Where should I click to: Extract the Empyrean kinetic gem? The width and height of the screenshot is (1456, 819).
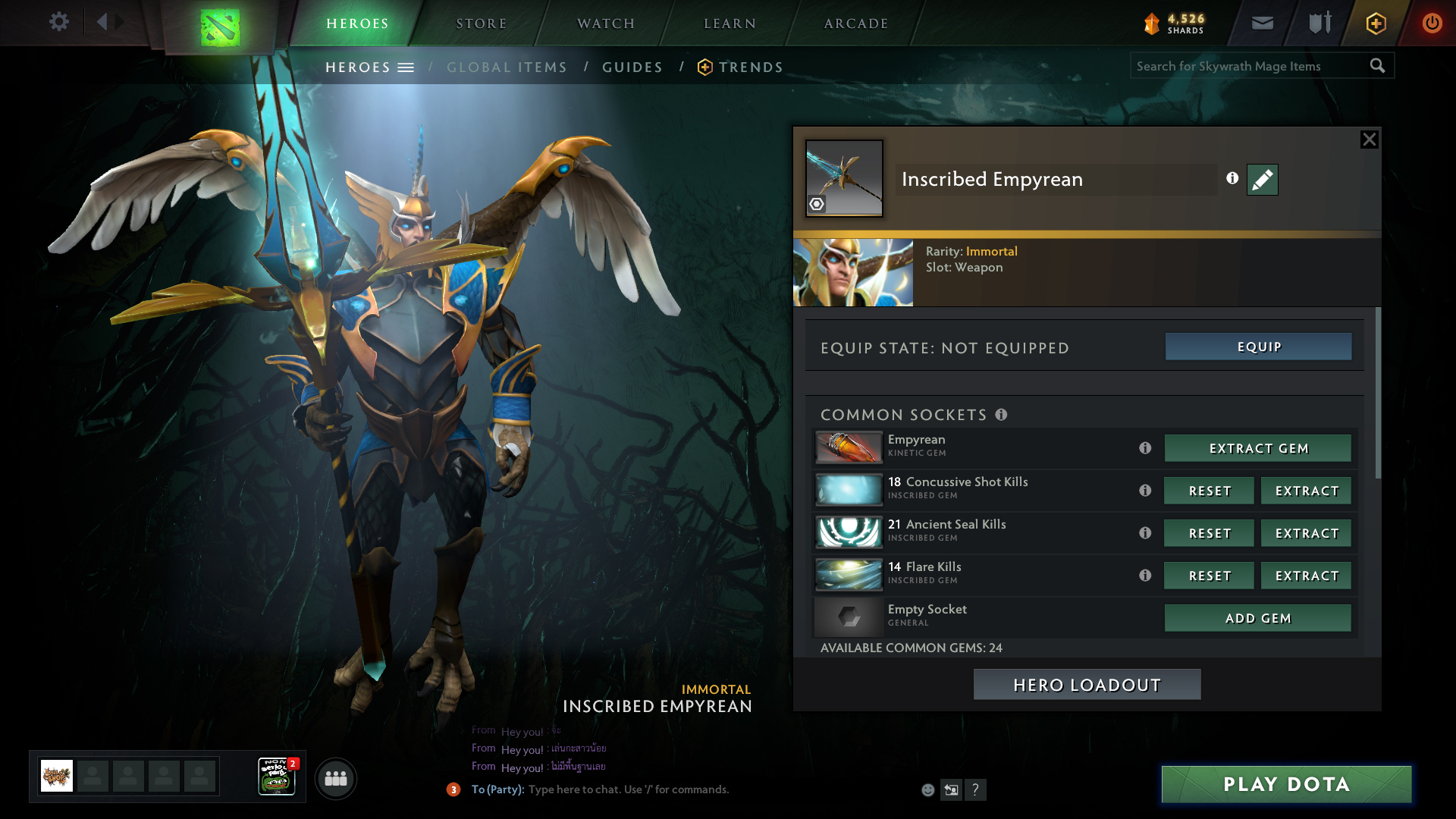(x=1258, y=448)
